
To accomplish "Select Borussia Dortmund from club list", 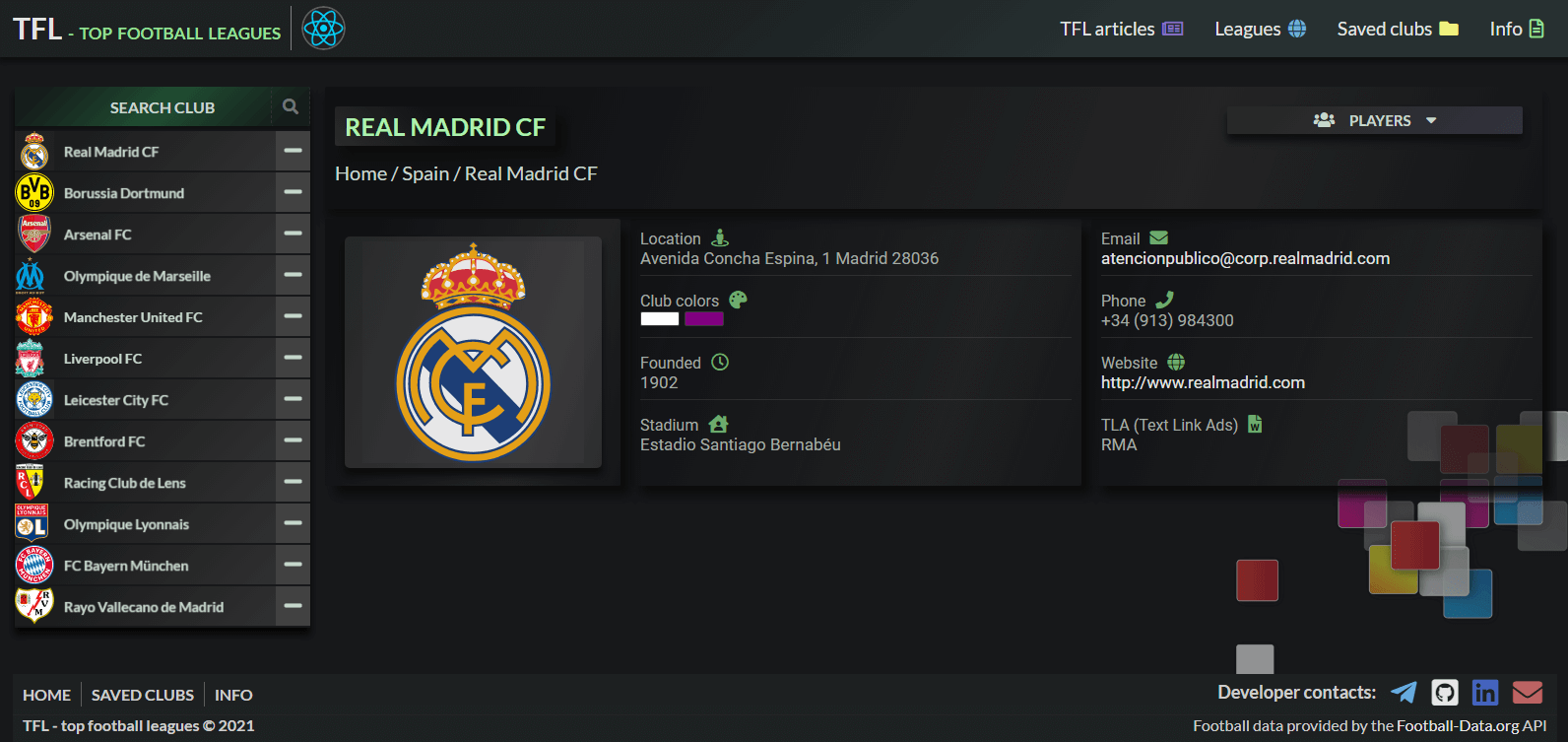I will (x=124, y=193).
